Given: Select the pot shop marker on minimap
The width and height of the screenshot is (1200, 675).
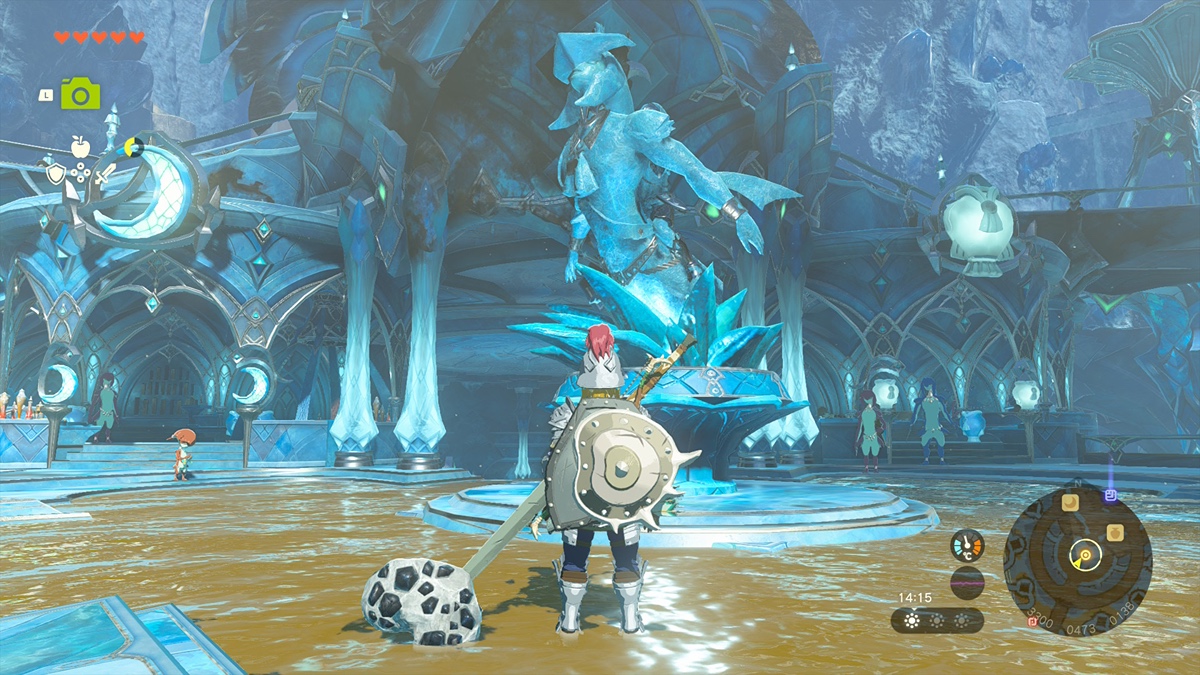Looking at the screenshot, I should pyautogui.click(x=1115, y=532).
